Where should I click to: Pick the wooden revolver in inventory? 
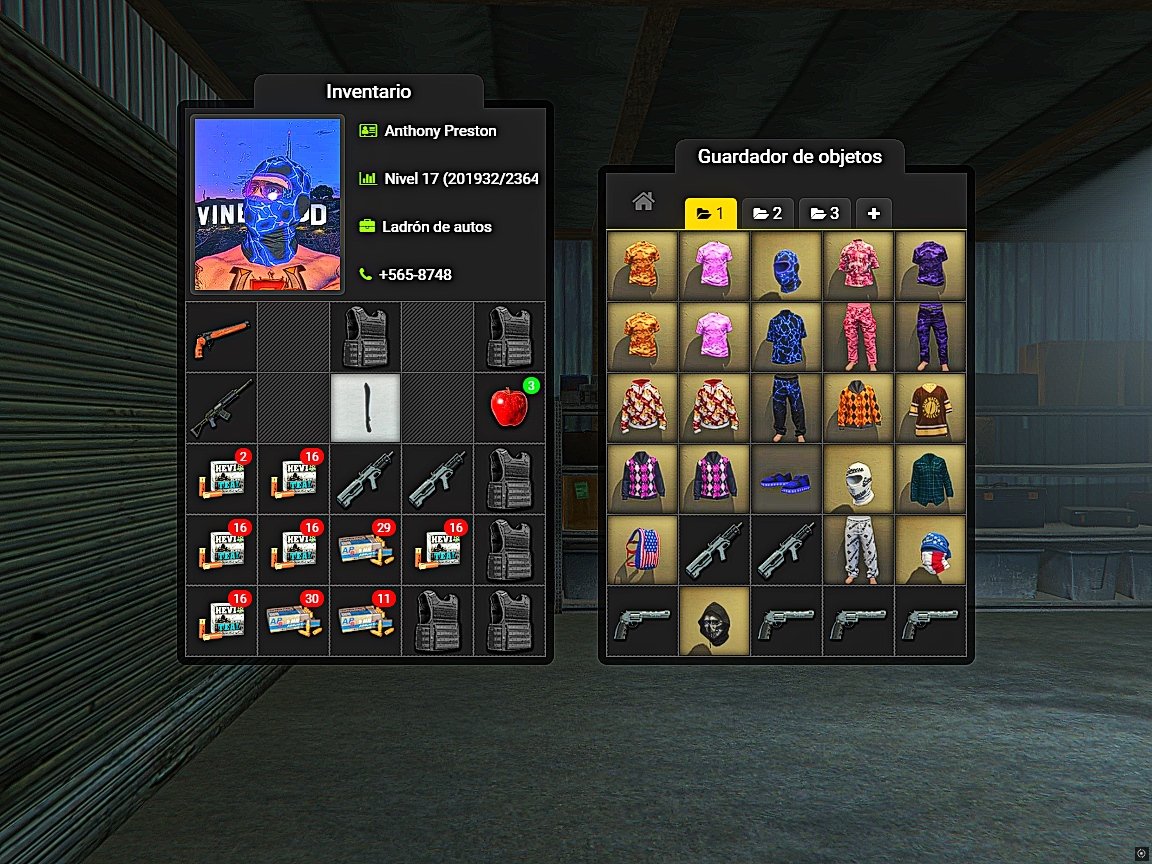[222, 337]
